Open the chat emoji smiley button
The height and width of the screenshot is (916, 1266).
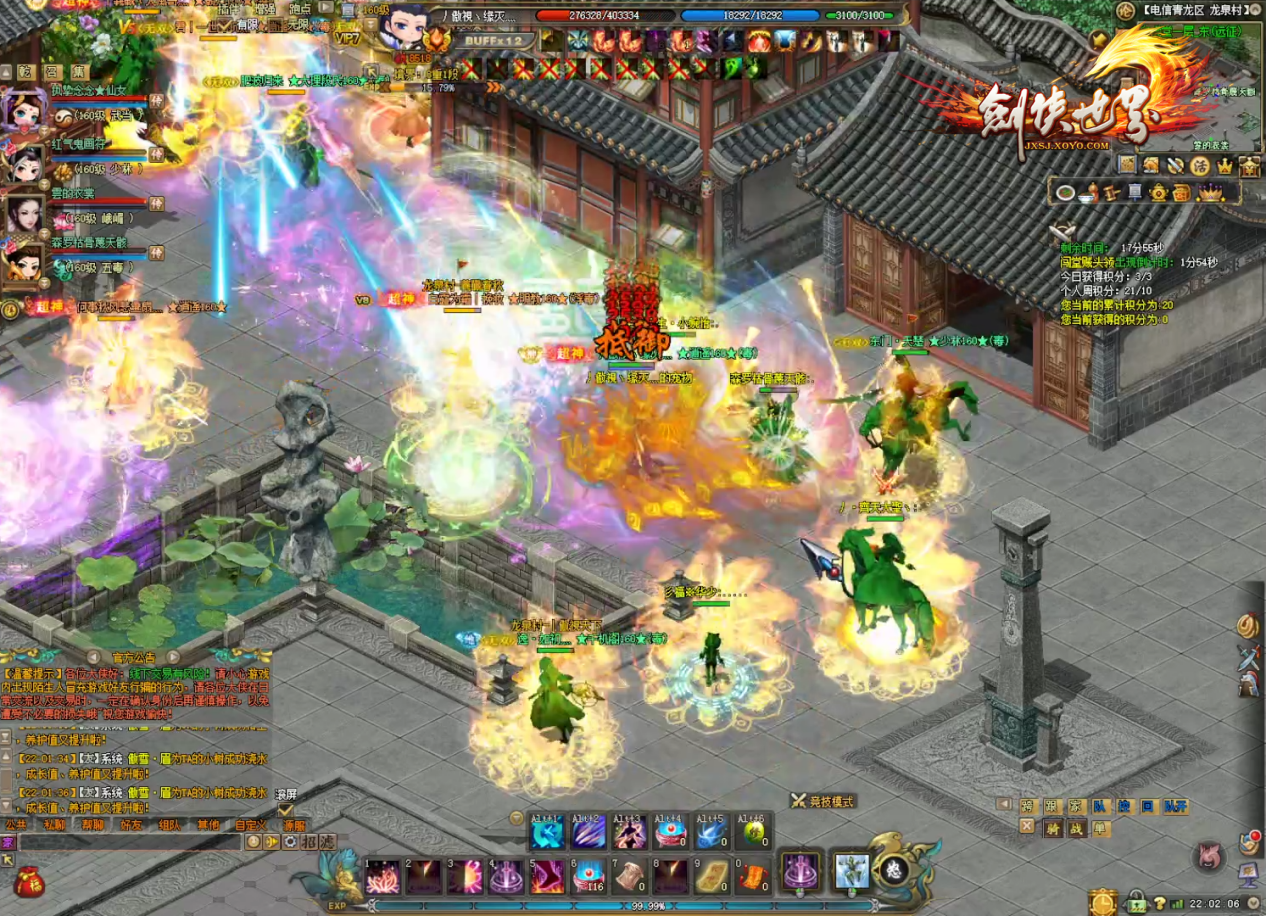tap(253, 842)
